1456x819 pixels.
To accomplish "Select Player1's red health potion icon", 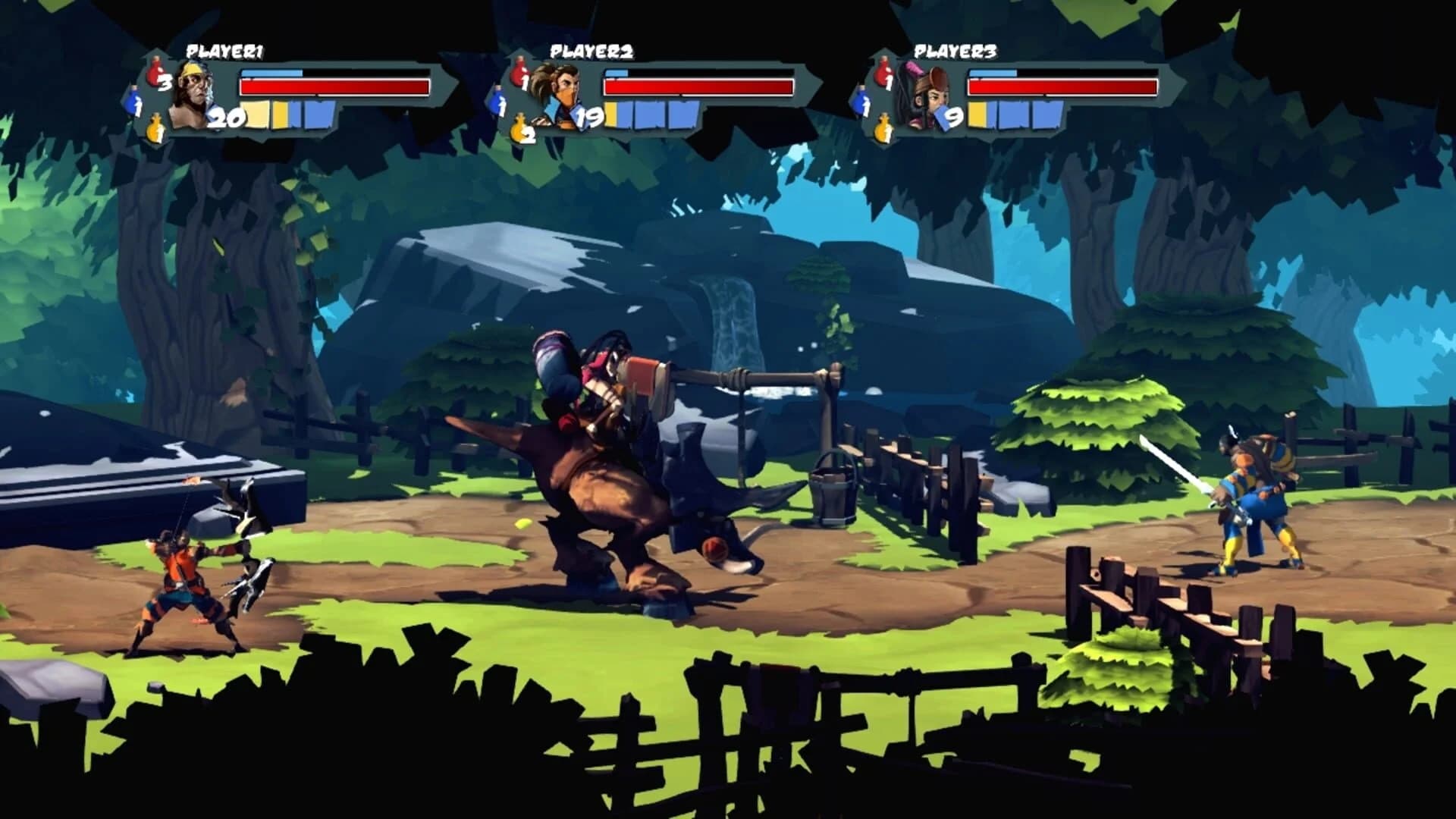I will click(156, 71).
